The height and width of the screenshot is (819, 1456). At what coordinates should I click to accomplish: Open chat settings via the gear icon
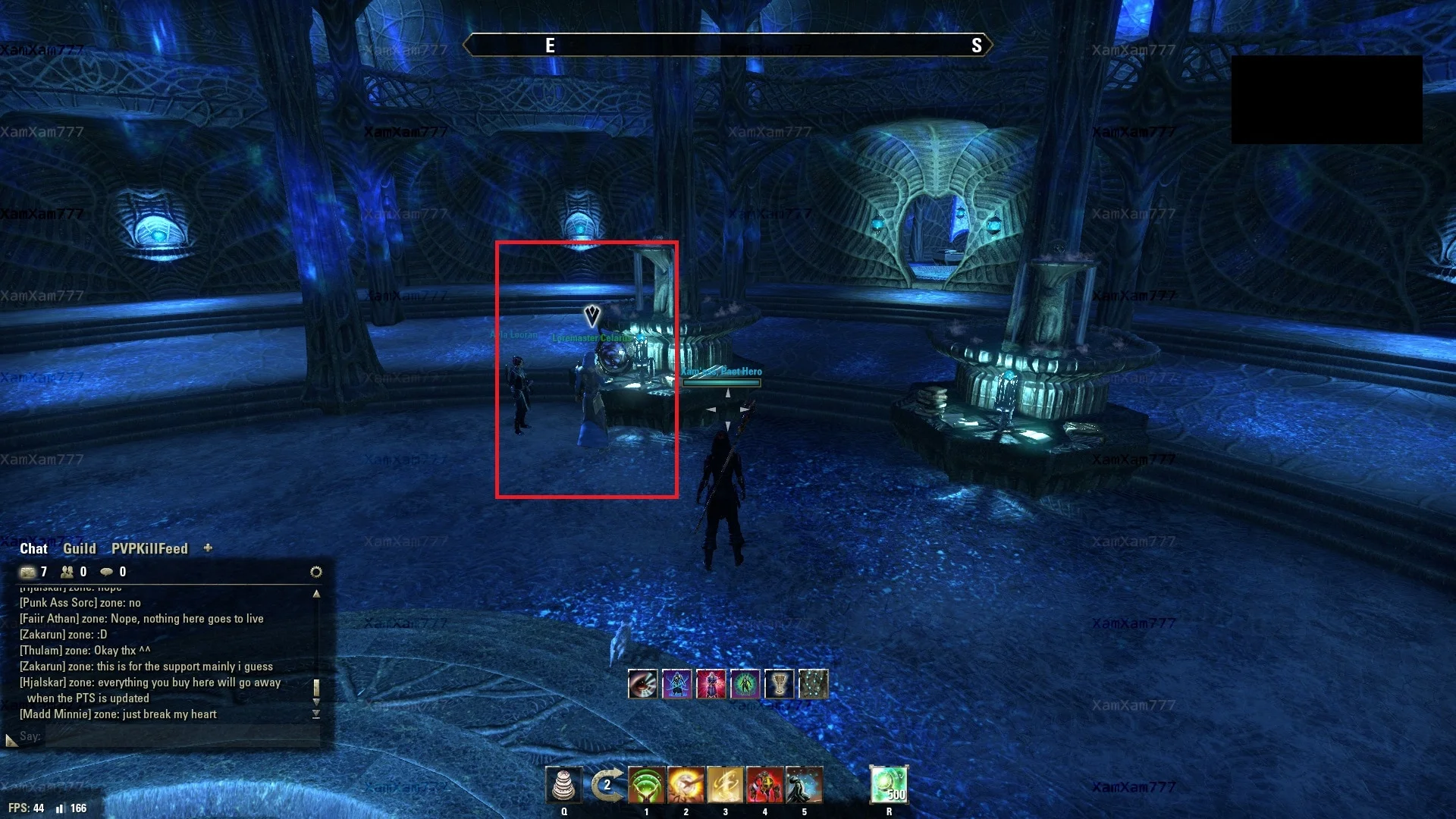click(x=316, y=571)
